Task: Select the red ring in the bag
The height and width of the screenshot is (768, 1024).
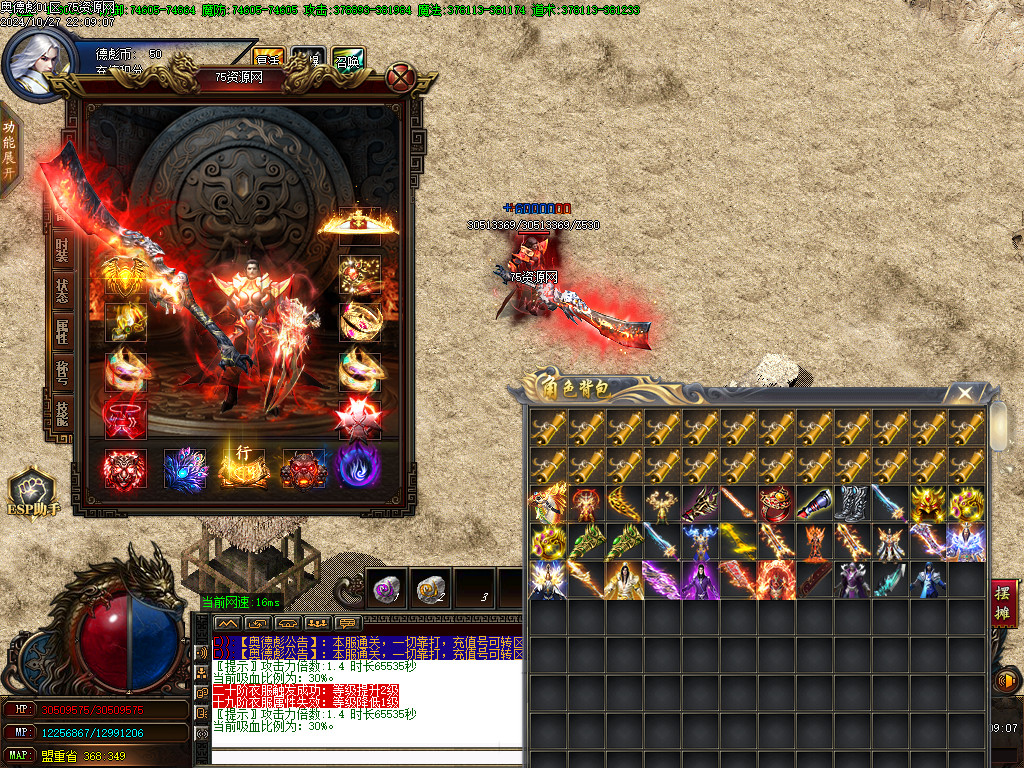Action: pos(775,504)
